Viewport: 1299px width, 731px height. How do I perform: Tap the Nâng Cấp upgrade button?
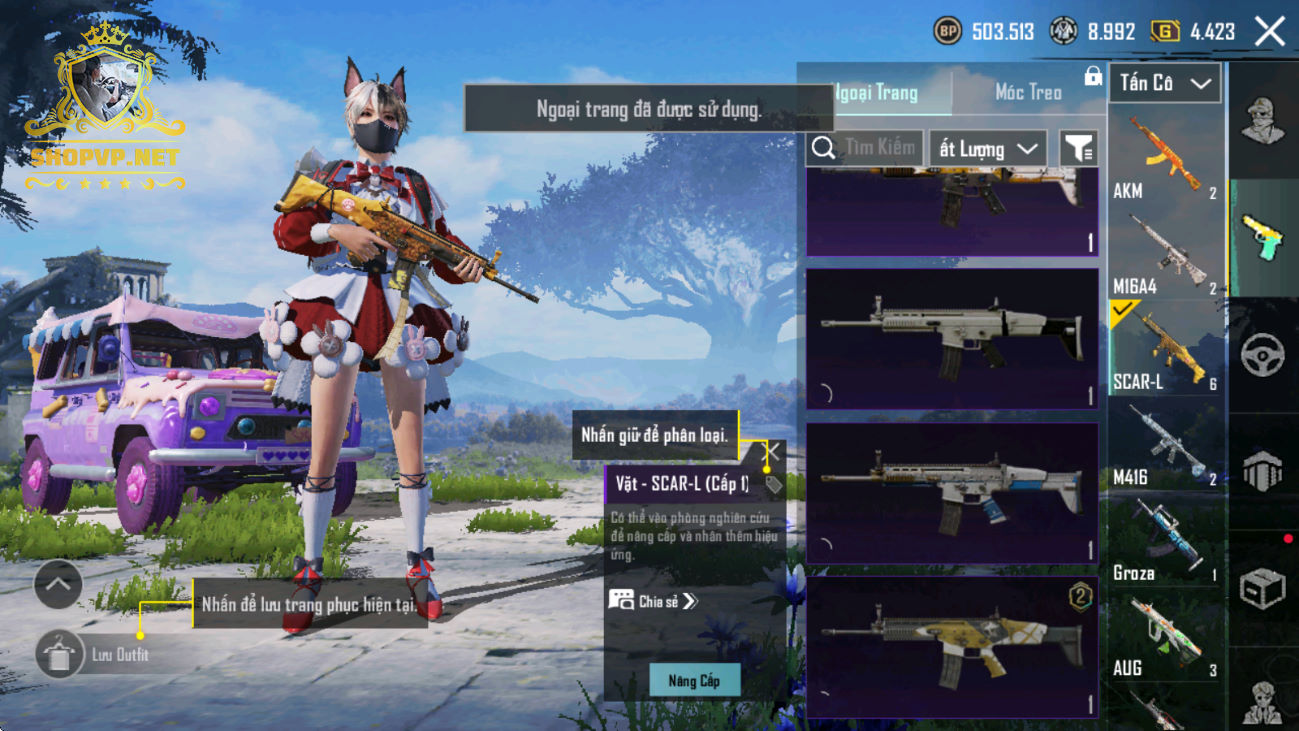694,681
